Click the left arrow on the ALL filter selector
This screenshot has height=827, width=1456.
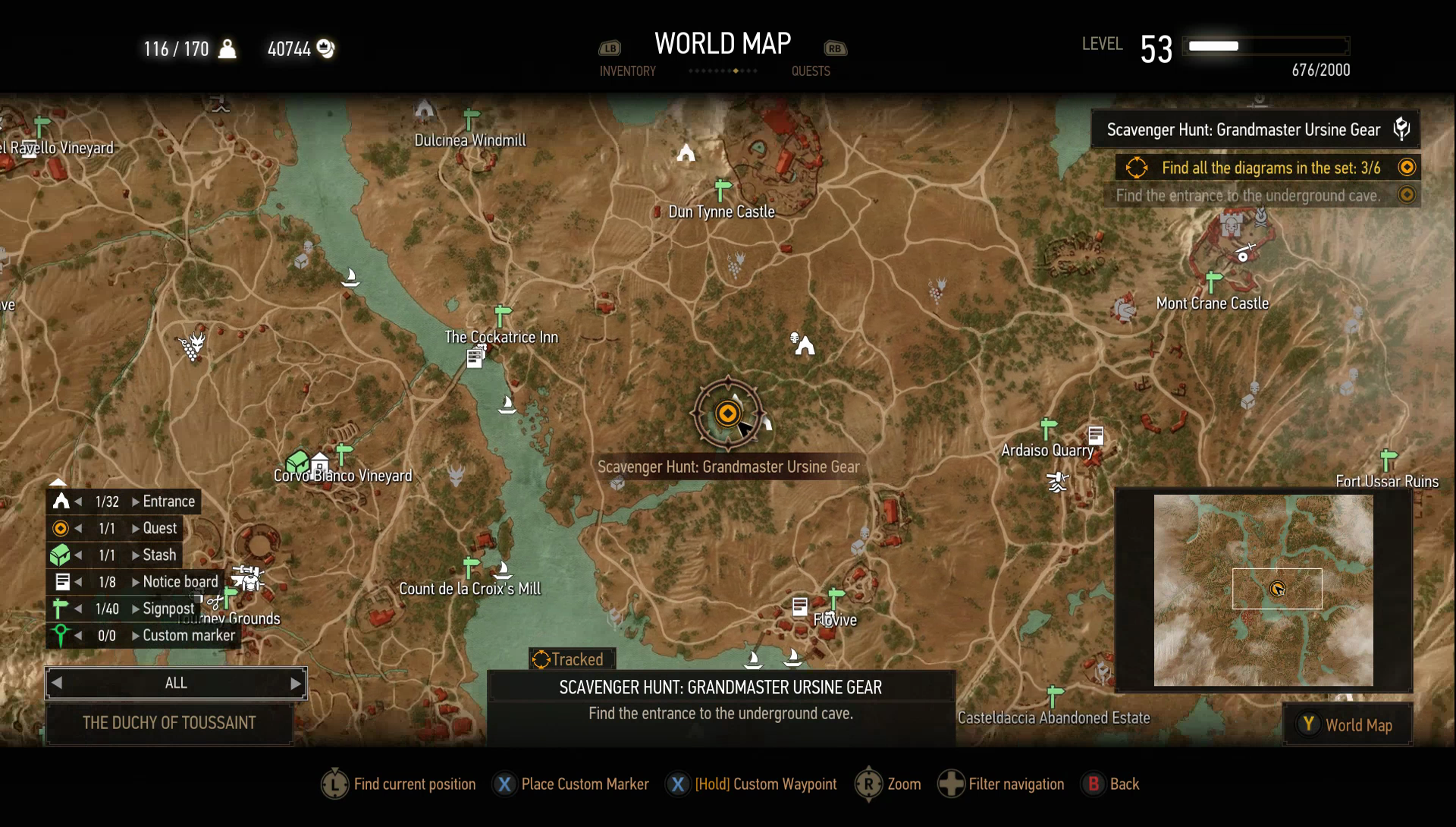coord(55,683)
